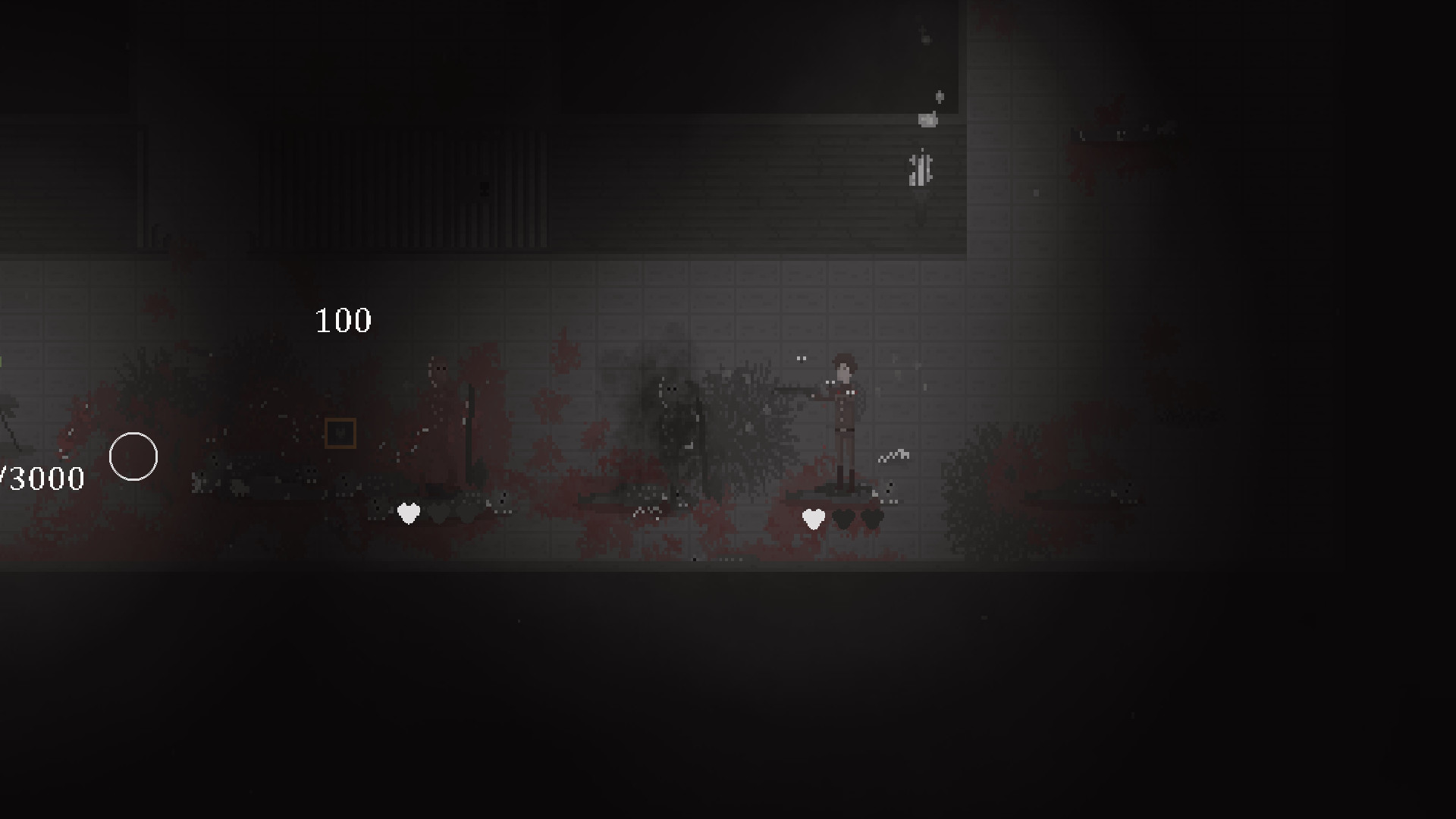Select the 100 damage number display
Viewport: 1456px width, 819px height.
344,320
